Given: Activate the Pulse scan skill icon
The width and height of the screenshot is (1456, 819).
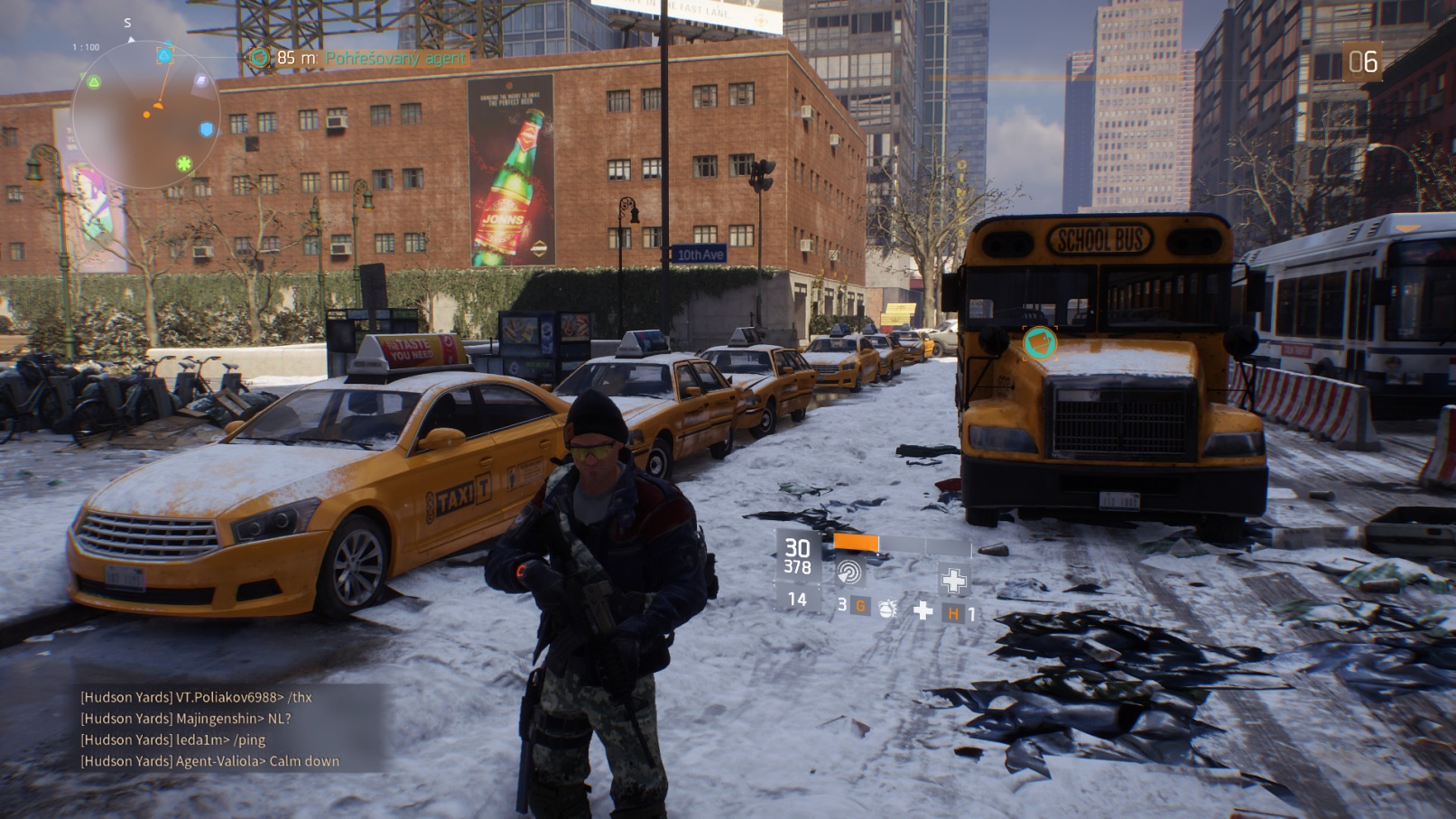Looking at the screenshot, I should pyautogui.click(x=849, y=572).
